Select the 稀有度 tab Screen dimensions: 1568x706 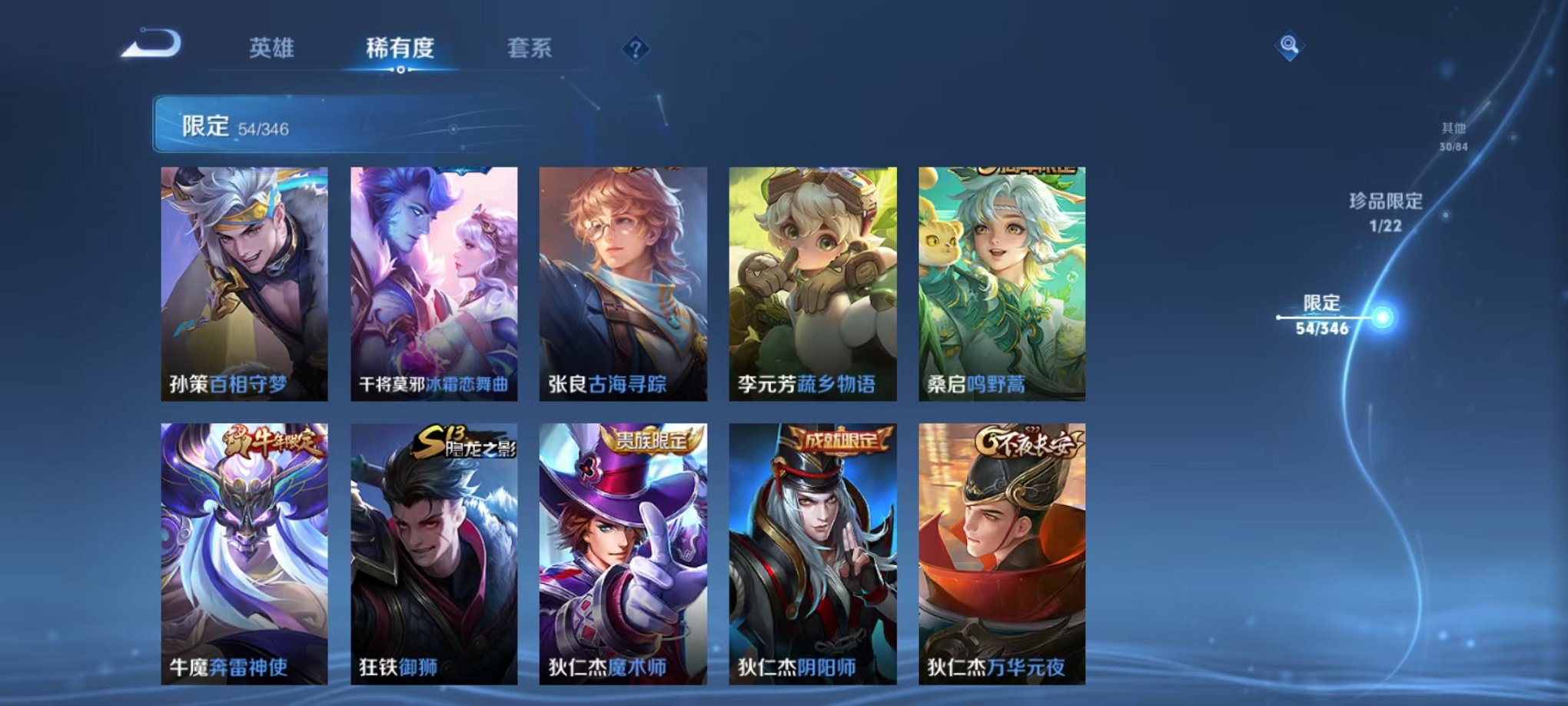pyautogui.click(x=400, y=46)
